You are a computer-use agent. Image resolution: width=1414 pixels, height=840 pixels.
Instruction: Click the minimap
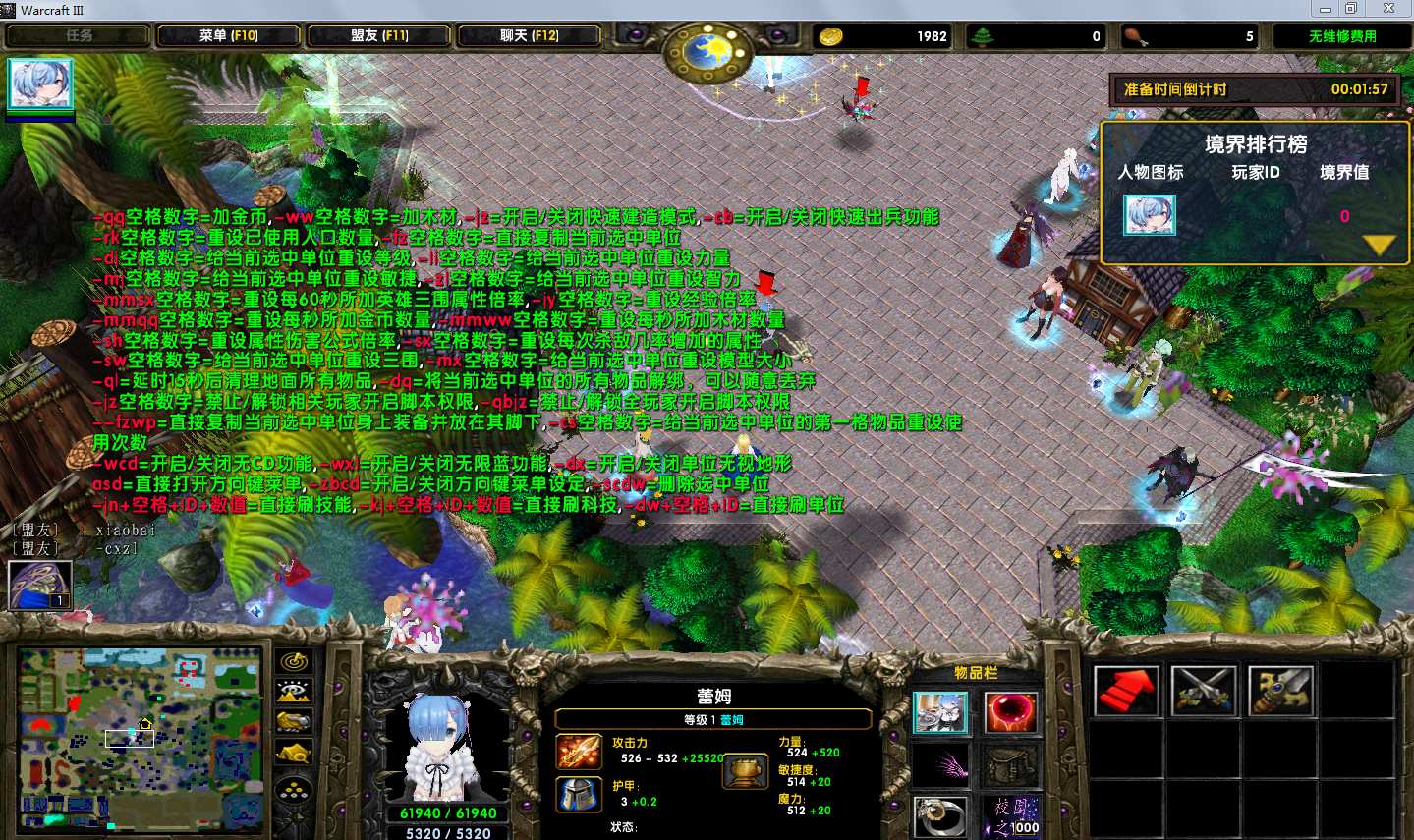[x=140, y=735]
